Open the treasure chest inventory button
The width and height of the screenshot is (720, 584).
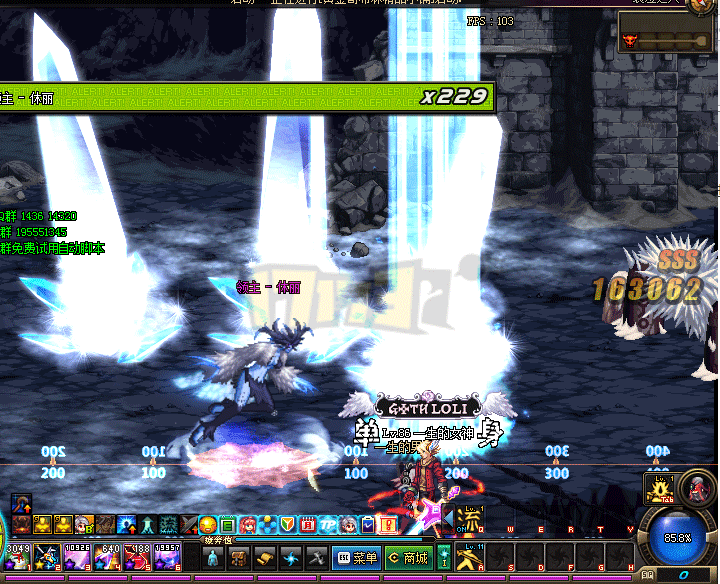pyautogui.click(x=239, y=558)
